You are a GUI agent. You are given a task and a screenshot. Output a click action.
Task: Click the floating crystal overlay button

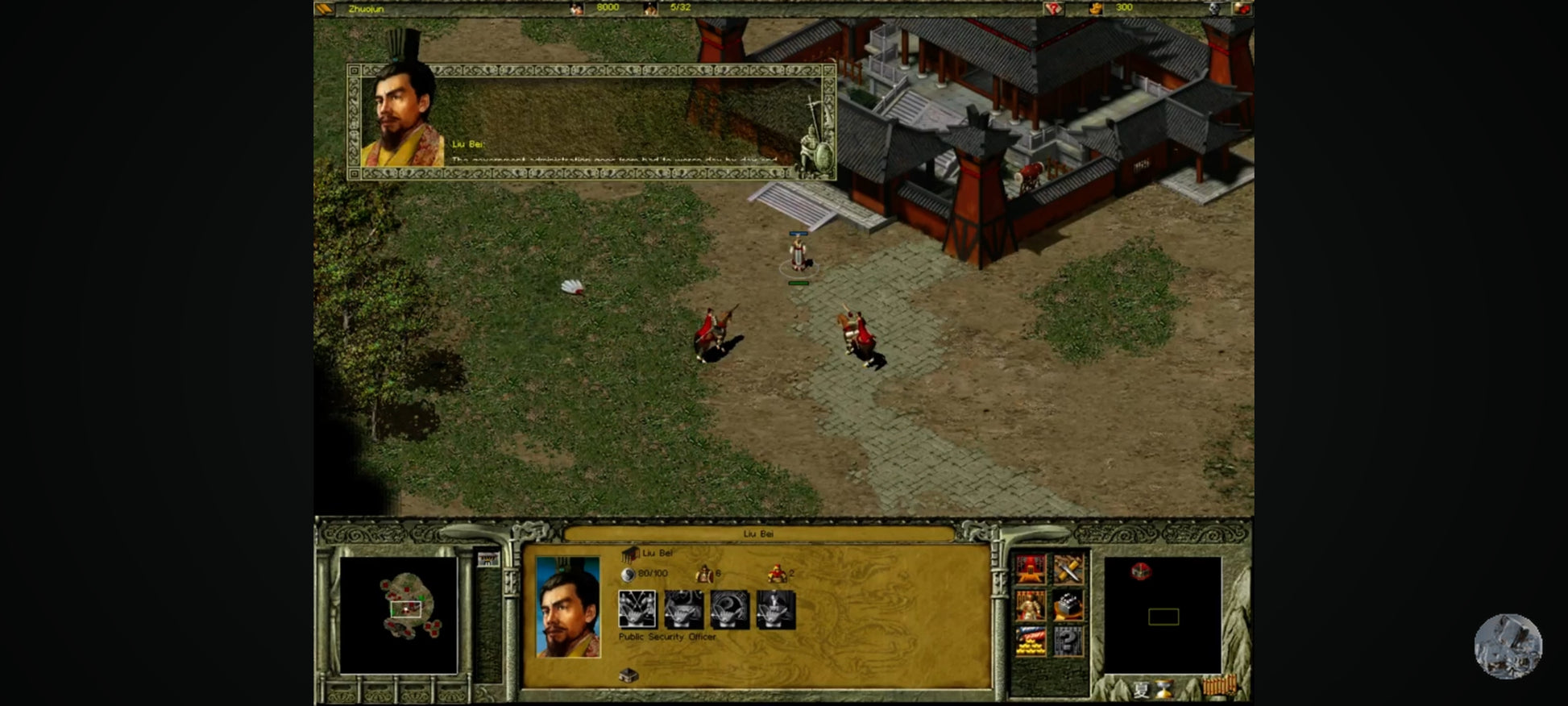tap(1508, 646)
